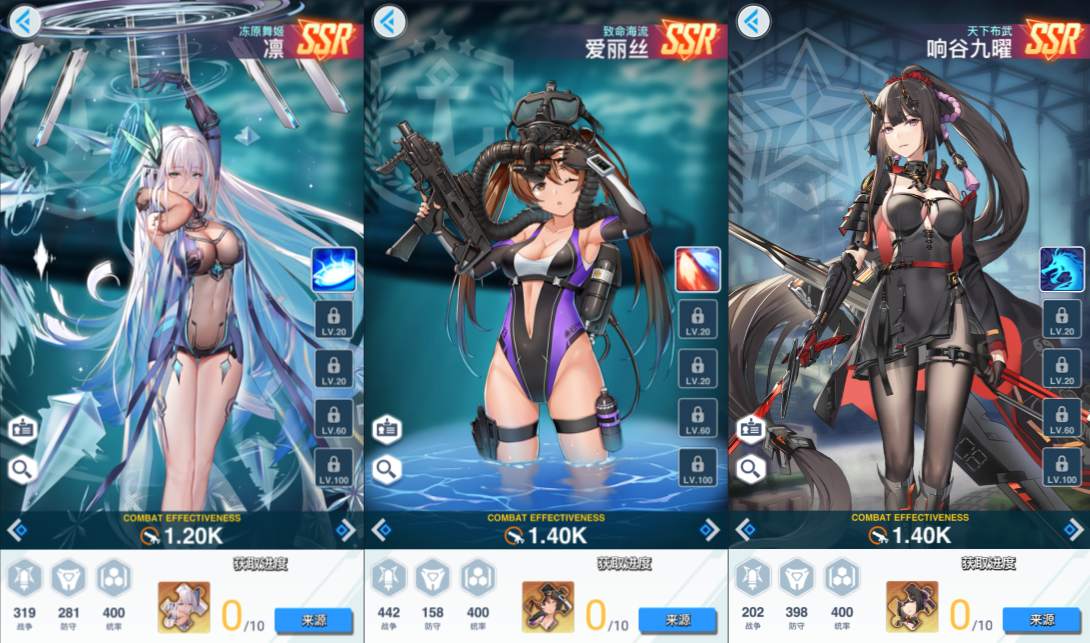Open 凛's ID card profile icon
Viewport: 1090px width, 643px height.
click(x=22, y=430)
